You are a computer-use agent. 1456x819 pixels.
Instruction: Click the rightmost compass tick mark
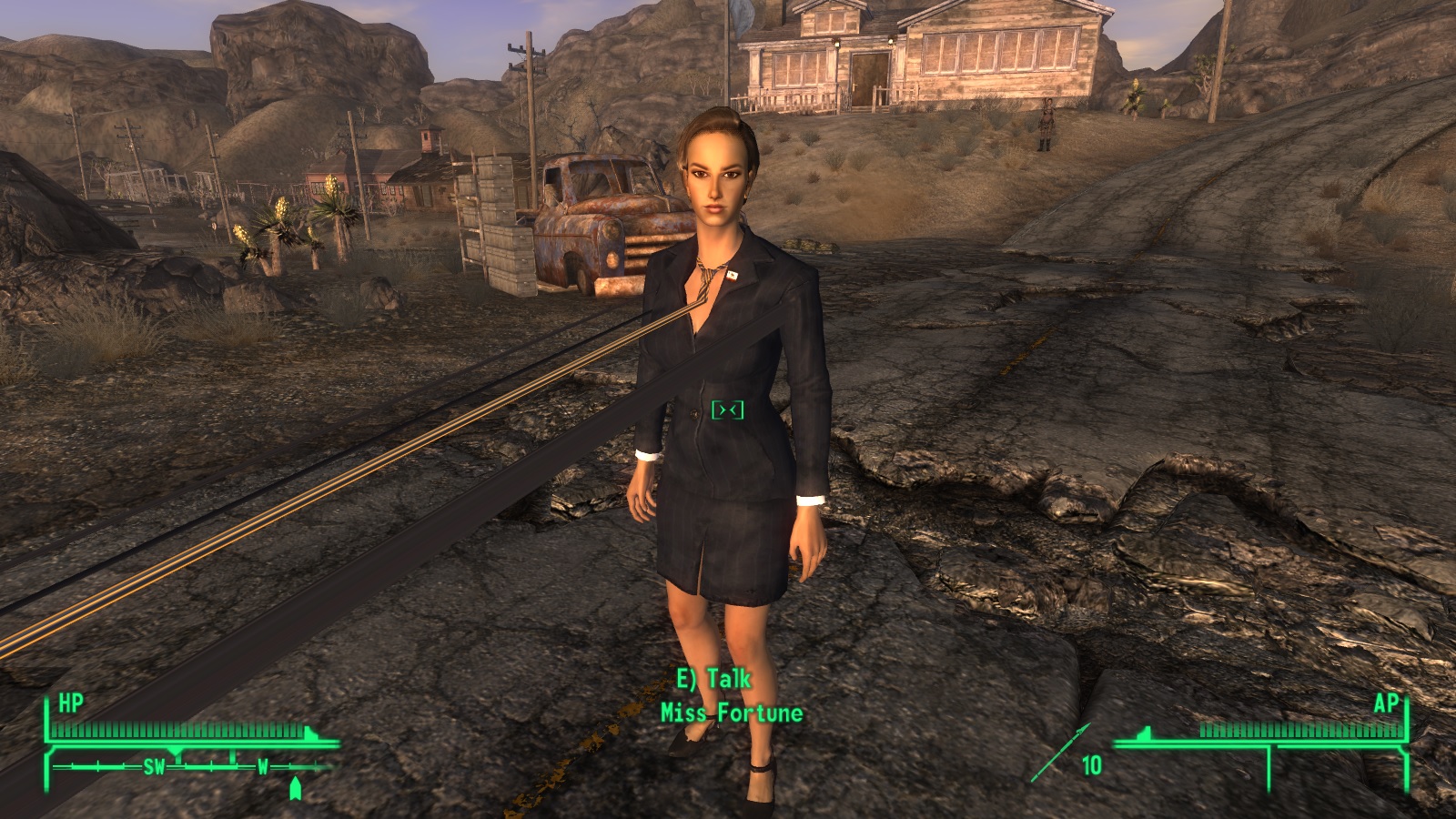pyautogui.click(x=316, y=765)
